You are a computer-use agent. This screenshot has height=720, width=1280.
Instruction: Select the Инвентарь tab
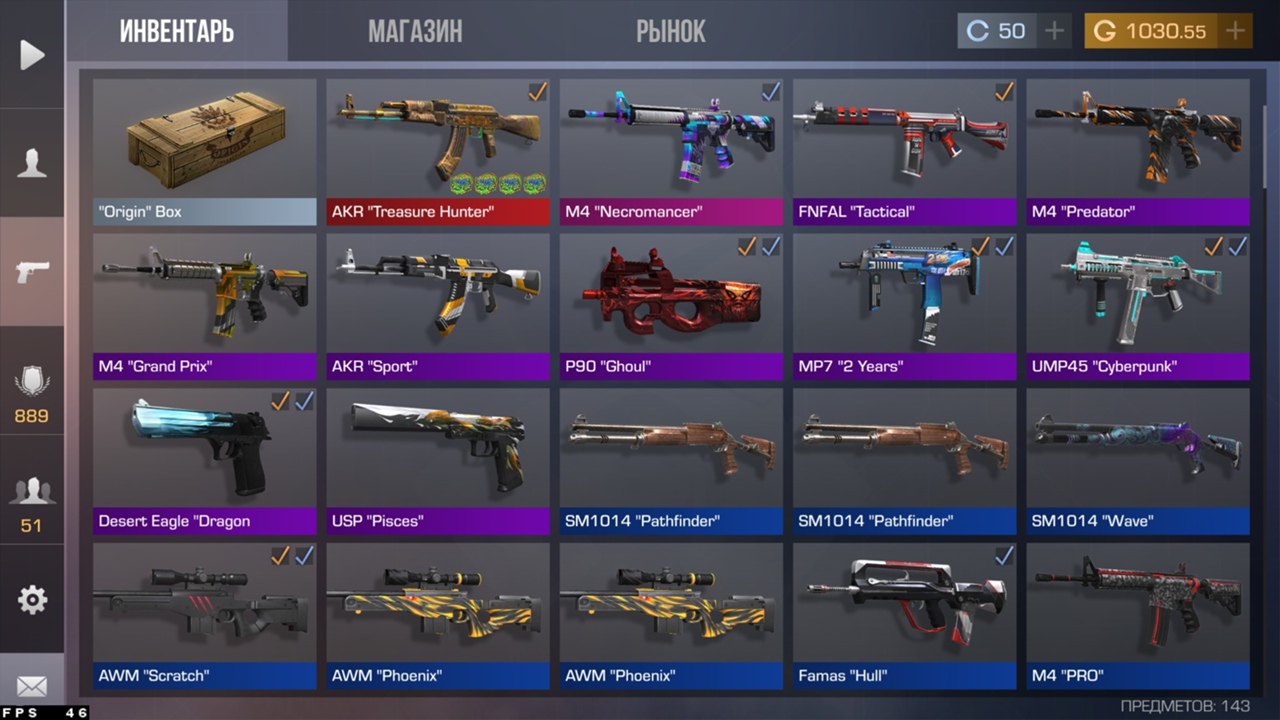point(177,31)
